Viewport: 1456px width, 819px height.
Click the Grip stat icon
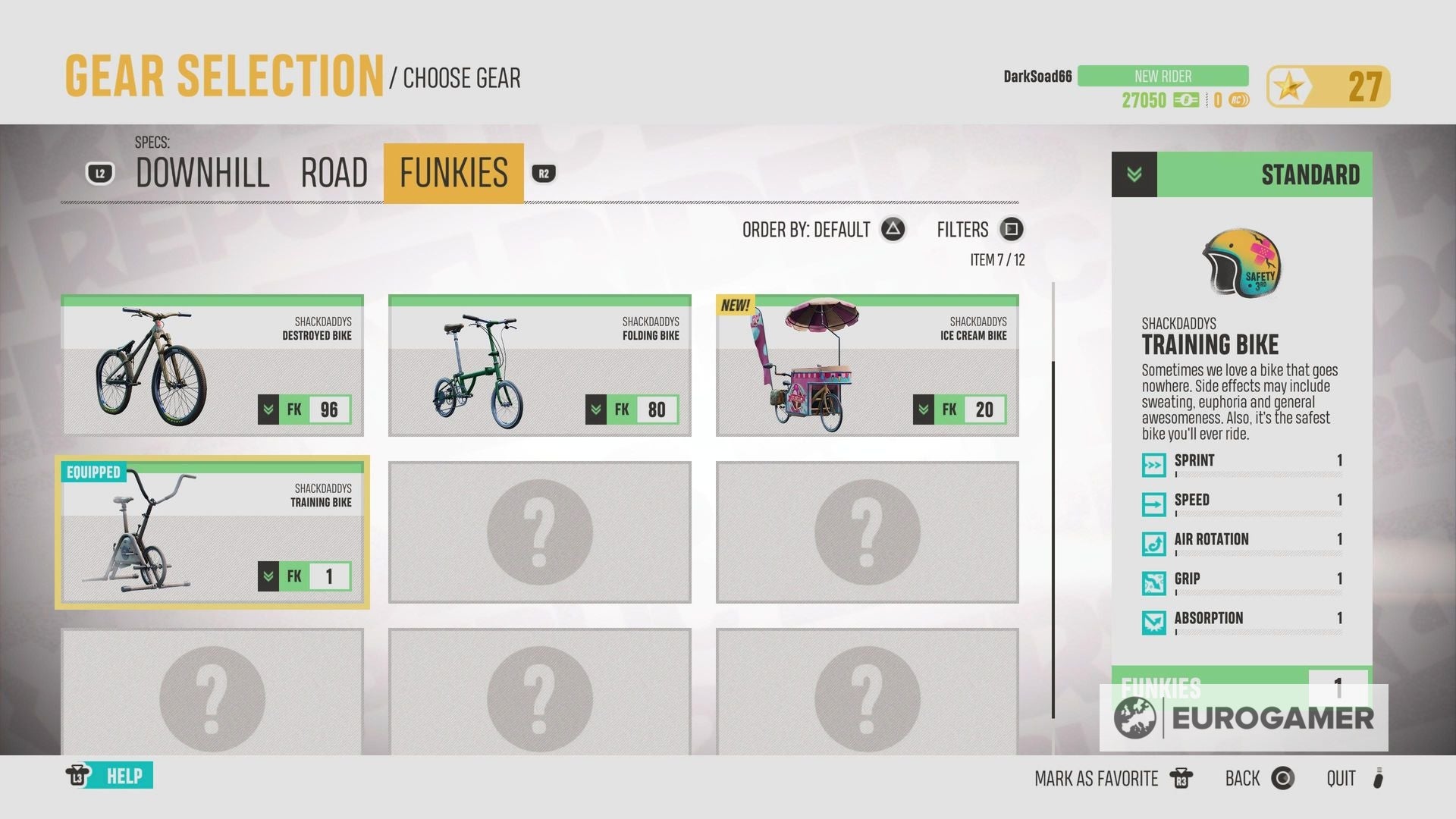(1153, 582)
